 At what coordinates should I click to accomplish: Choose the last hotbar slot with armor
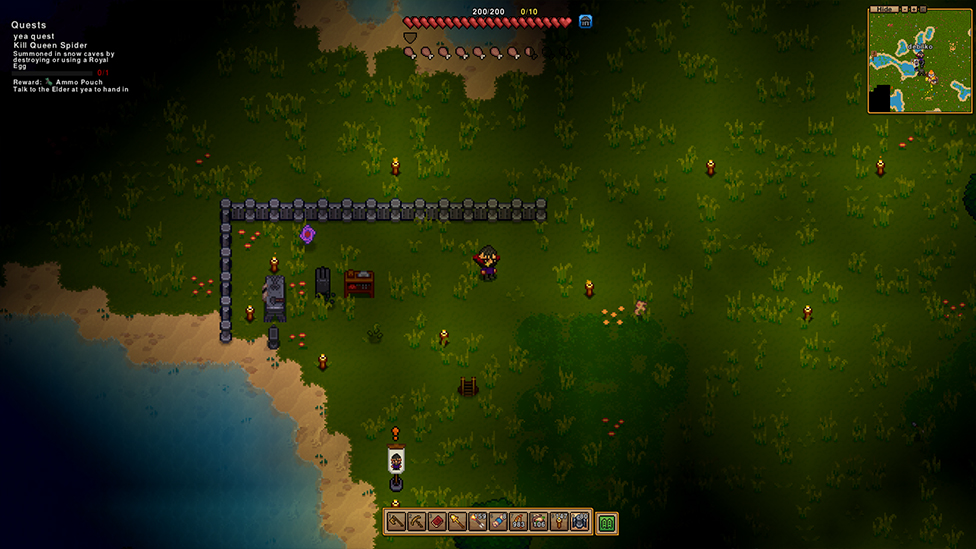pos(579,522)
